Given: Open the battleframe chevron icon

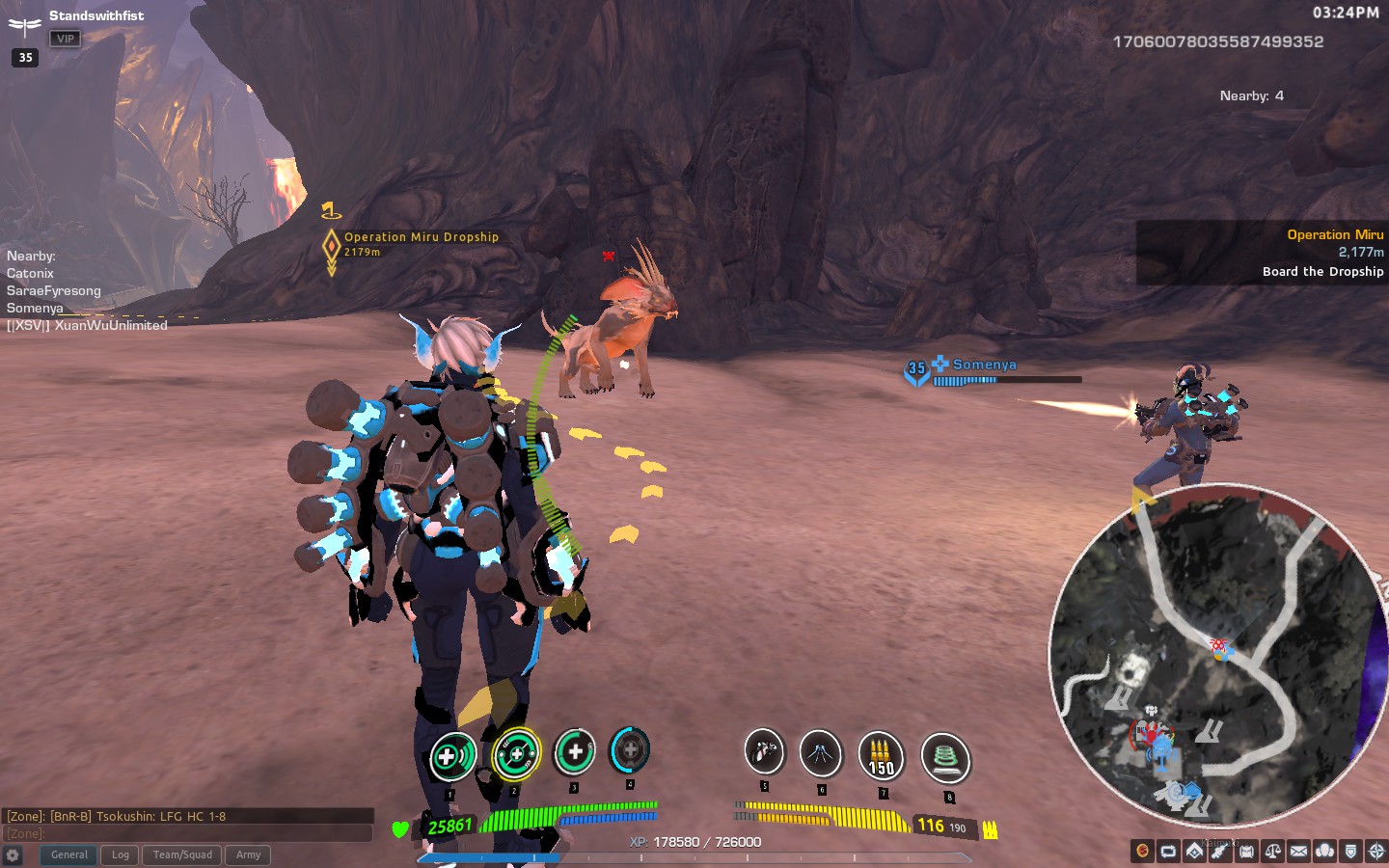Looking at the screenshot, I should 1195,852.
